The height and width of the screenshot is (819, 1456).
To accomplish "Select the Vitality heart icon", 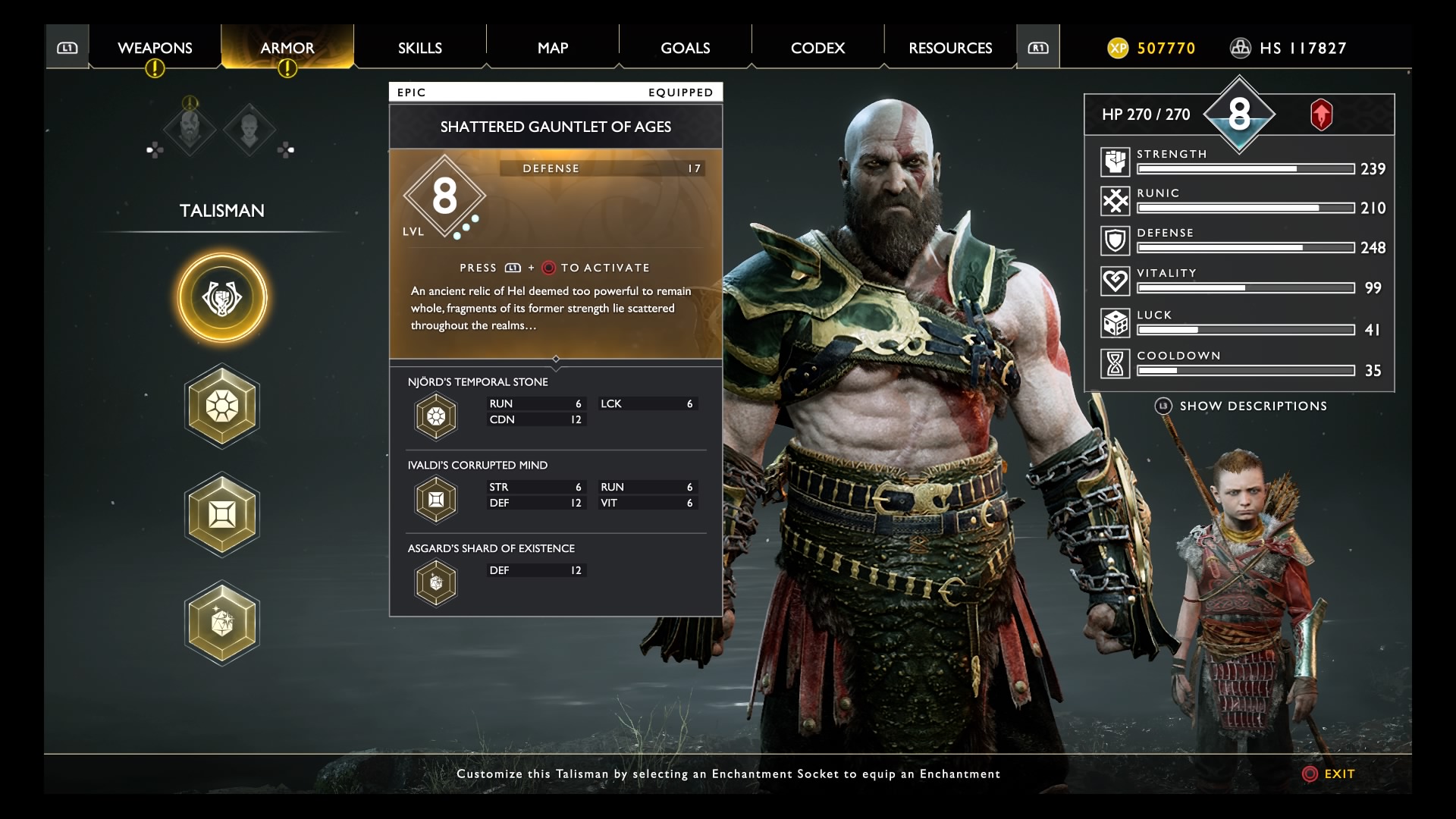I will (1115, 281).
